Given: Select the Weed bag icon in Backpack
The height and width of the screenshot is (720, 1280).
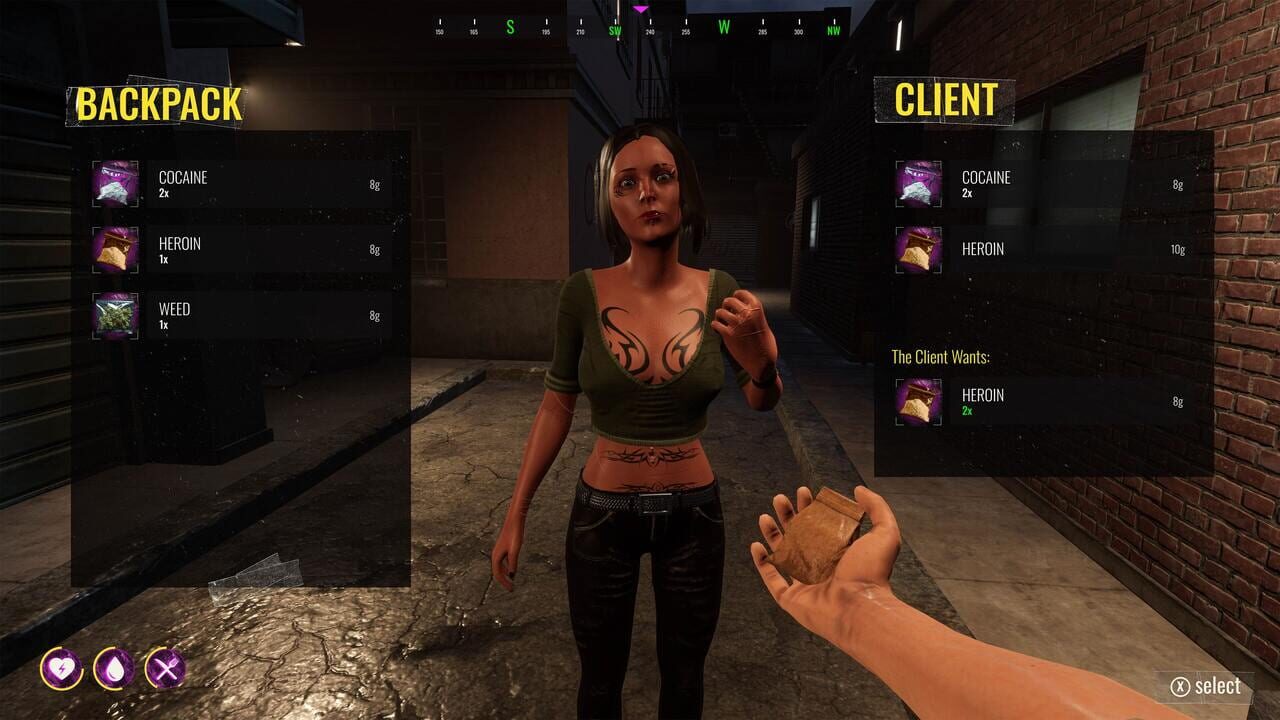Looking at the screenshot, I should (115, 316).
